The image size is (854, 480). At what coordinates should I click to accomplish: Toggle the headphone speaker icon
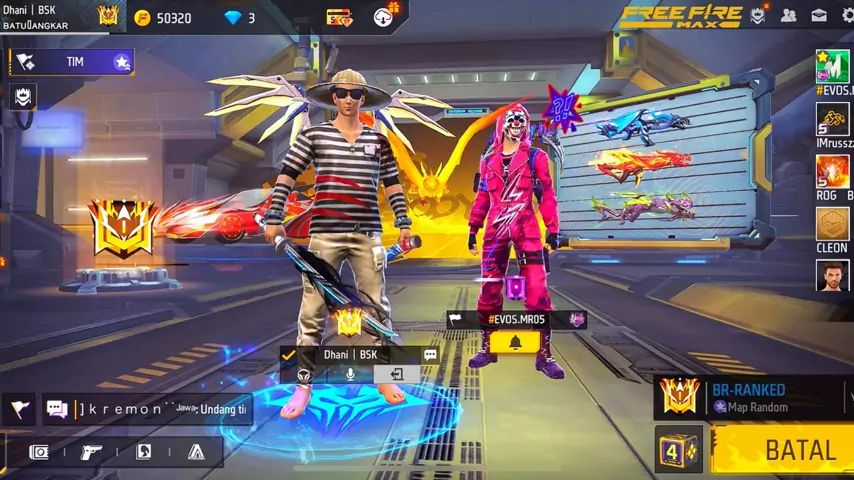[x=304, y=374]
